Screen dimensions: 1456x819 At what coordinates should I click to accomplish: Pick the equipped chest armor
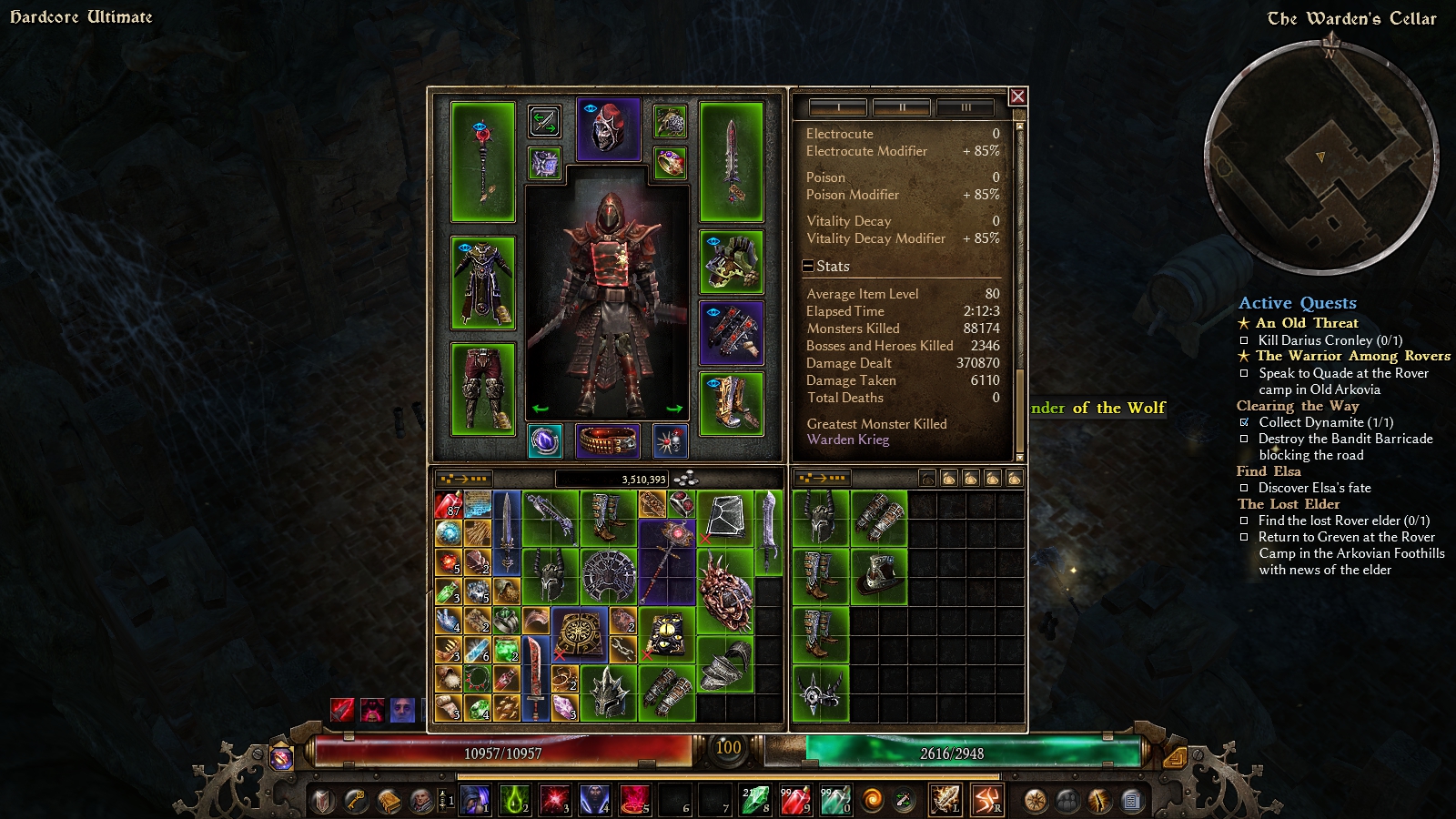pyautogui.click(x=483, y=282)
